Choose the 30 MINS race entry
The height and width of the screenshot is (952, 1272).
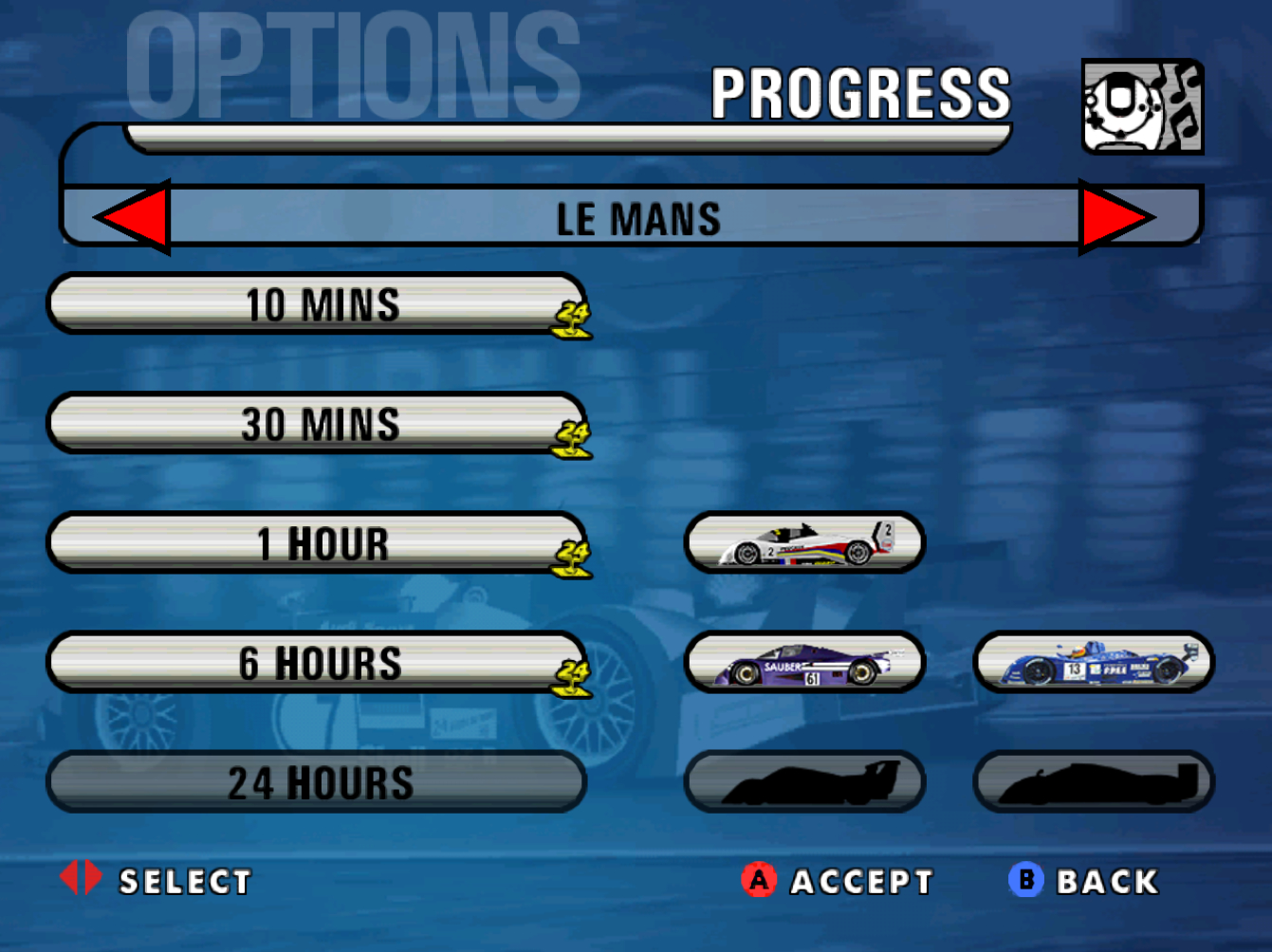(x=317, y=424)
